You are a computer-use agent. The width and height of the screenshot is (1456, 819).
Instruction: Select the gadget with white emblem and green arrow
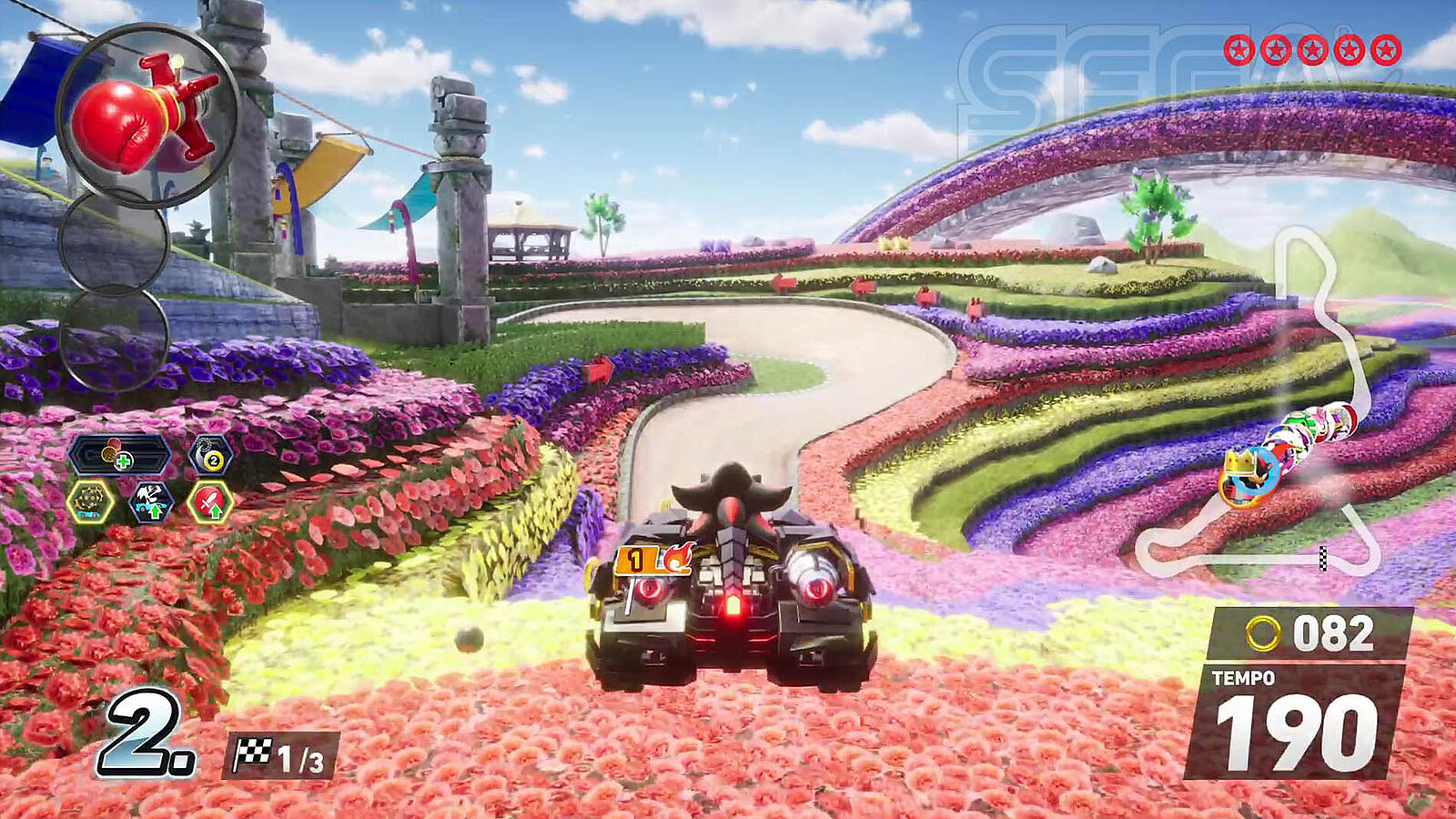(151, 501)
